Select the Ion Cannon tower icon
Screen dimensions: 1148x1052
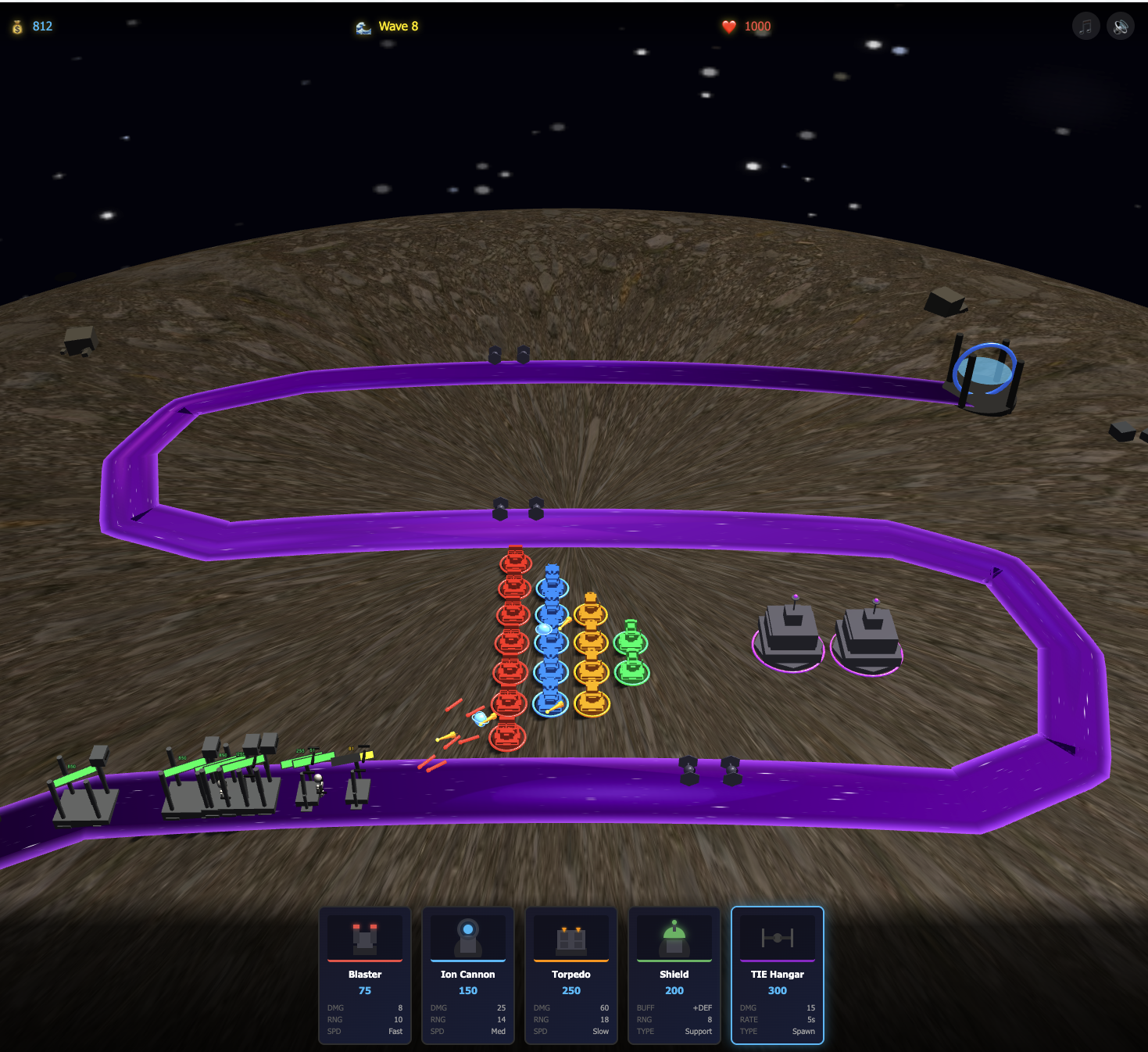[x=467, y=937]
